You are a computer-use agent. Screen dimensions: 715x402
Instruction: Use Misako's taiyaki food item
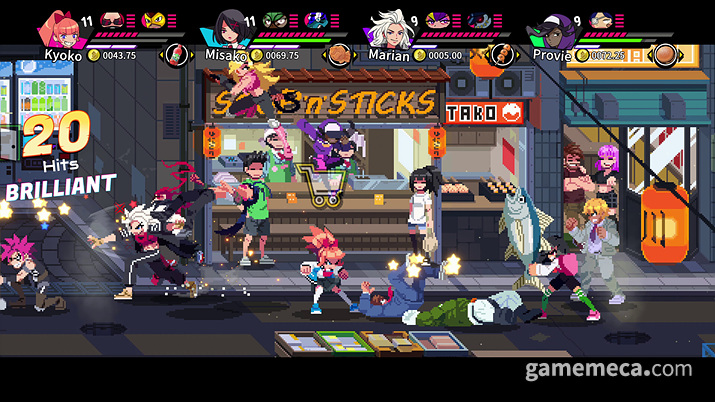pos(342,54)
